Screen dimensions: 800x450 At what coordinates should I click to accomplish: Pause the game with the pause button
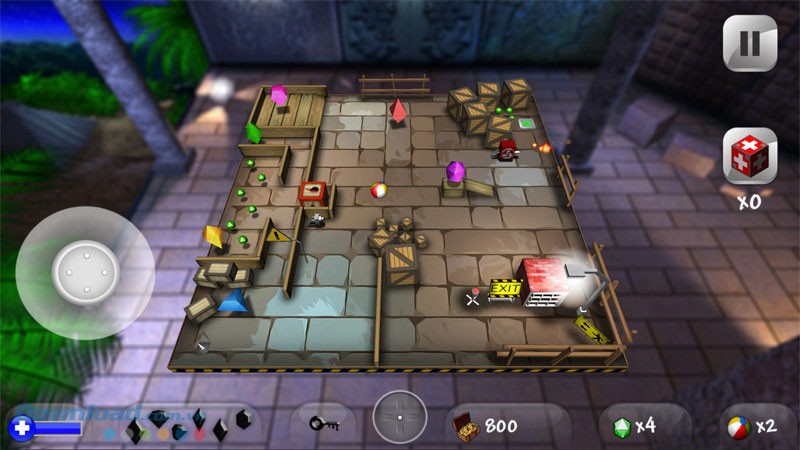[x=749, y=45]
